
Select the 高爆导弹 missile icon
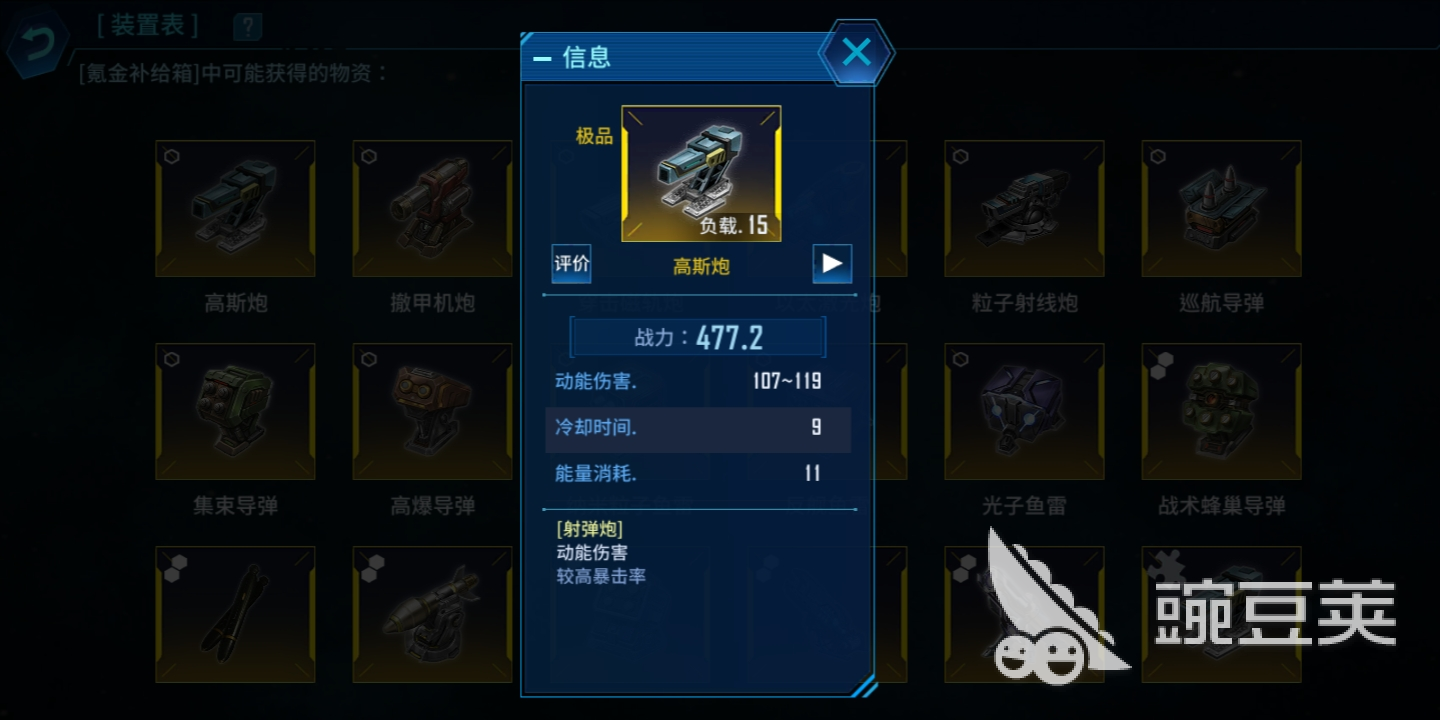(432, 410)
